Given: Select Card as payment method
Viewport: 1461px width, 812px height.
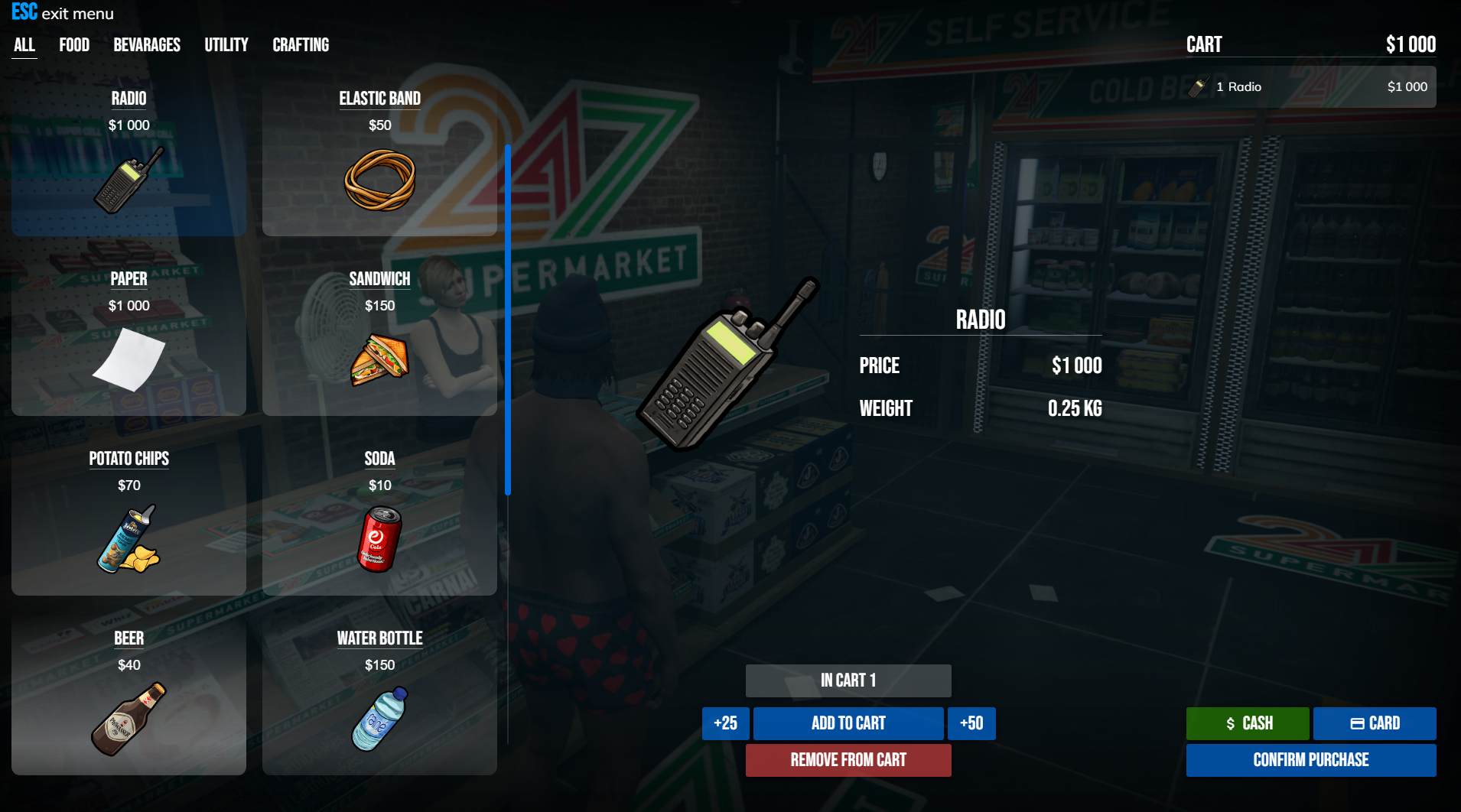Looking at the screenshot, I should point(1375,723).
